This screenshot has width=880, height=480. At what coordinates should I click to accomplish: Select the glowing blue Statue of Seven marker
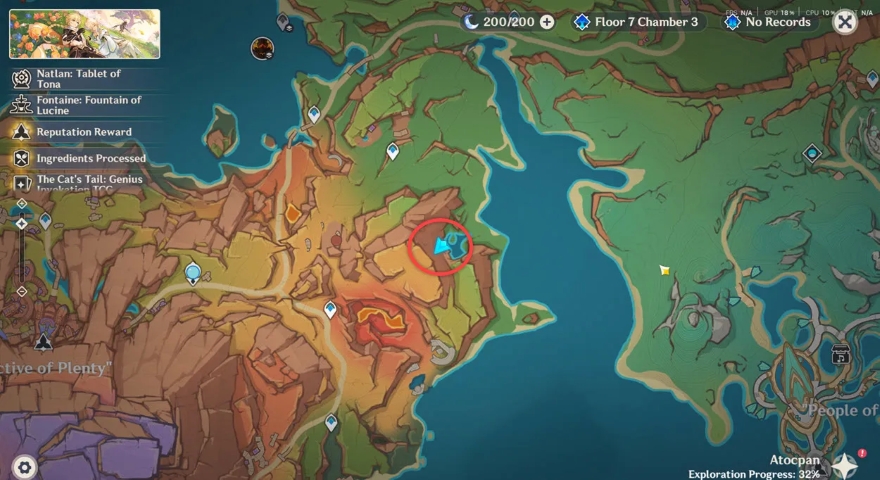pos(193,272)
